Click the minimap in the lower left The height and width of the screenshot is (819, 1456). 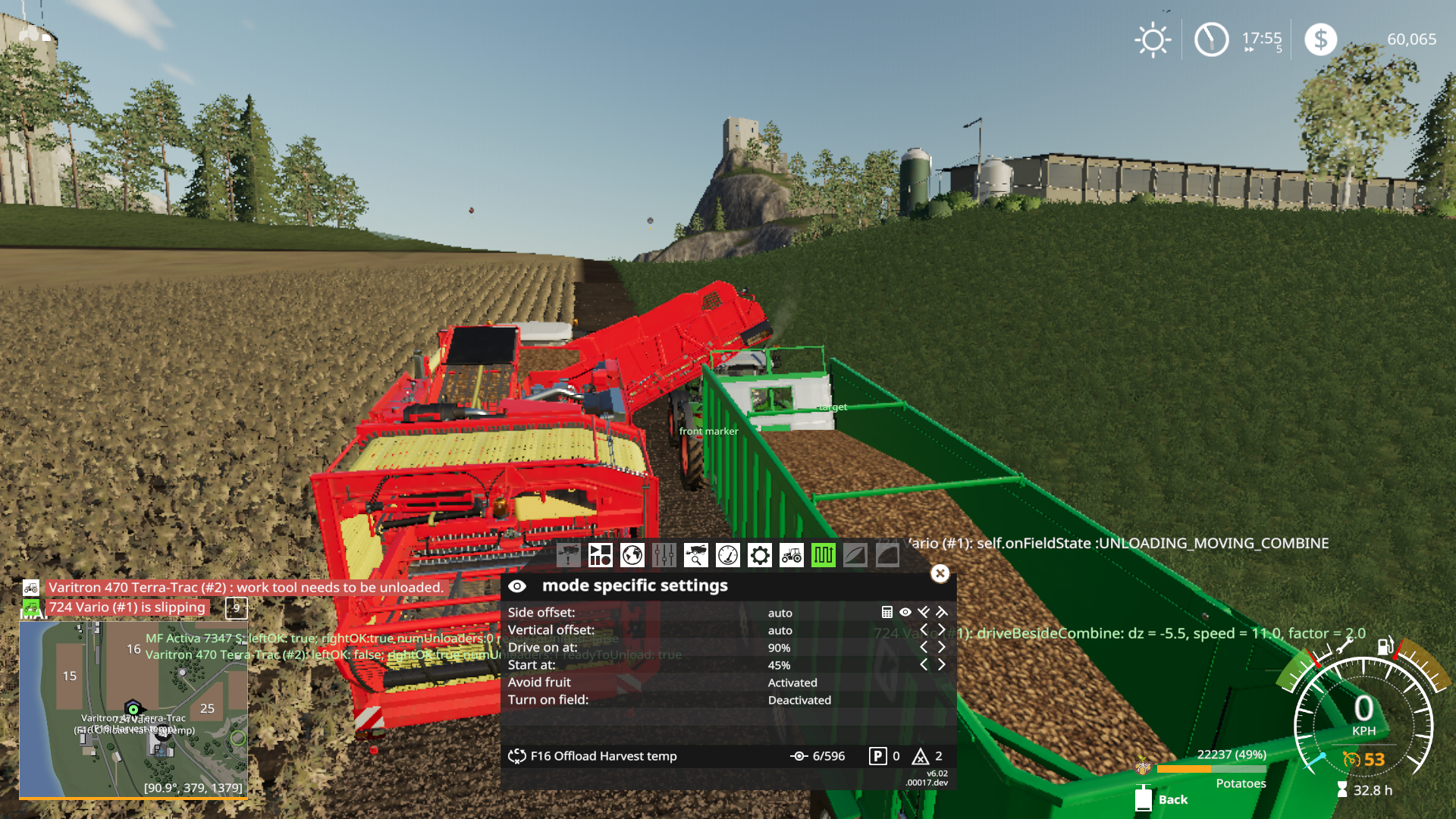135,709
